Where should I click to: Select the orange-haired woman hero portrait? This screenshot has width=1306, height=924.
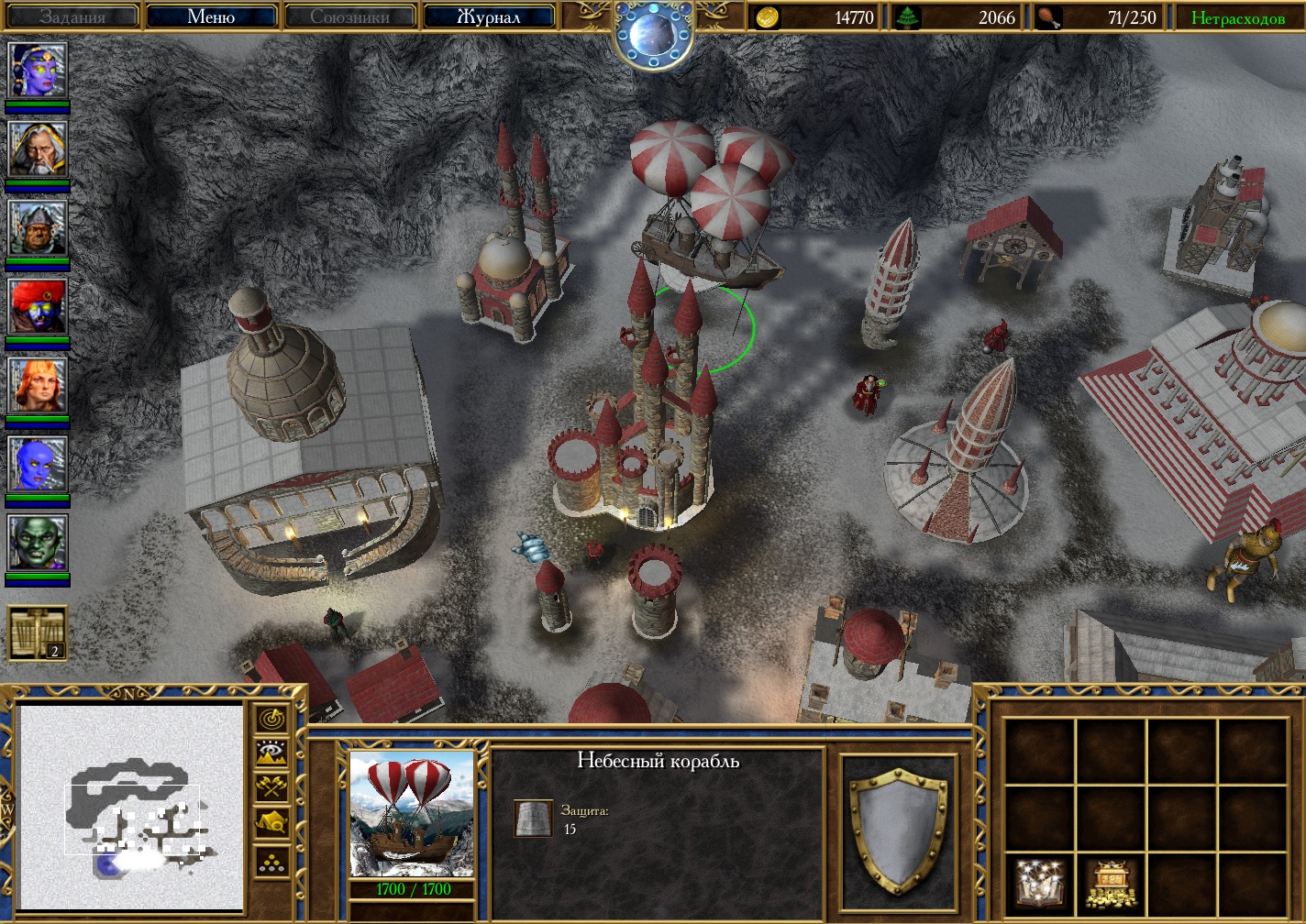(38, 385)
